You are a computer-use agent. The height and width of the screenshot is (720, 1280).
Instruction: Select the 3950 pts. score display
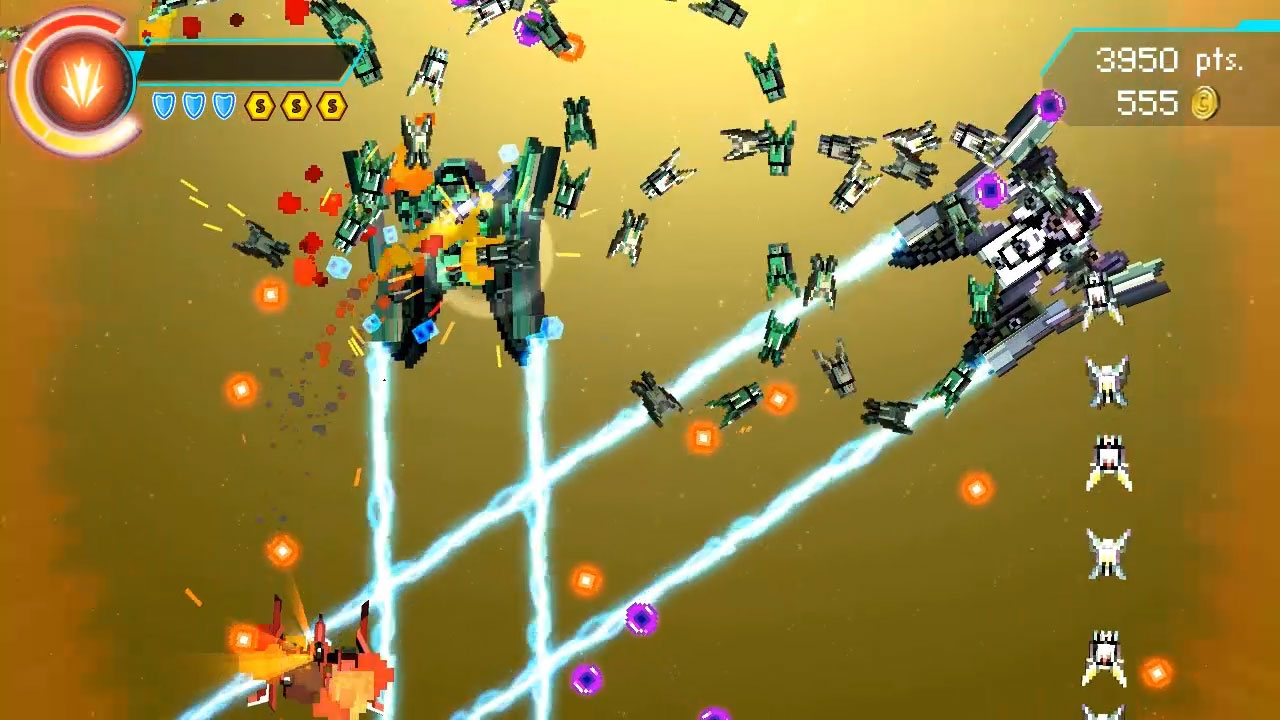pos(1170,60)
